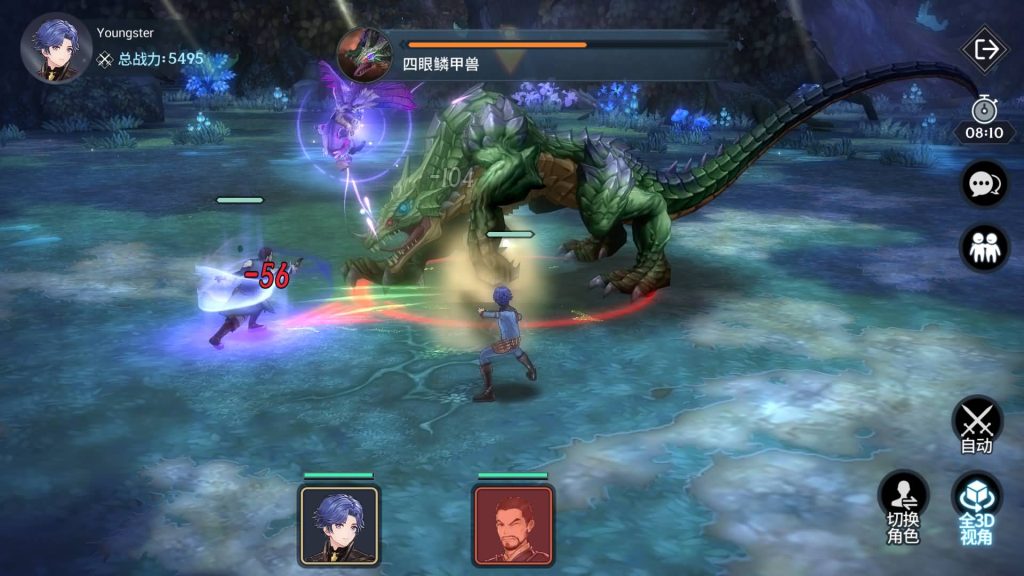This screenshot has height=576, width=1024.
Task: Open the party members icon
Action: (x=984, y=247)
